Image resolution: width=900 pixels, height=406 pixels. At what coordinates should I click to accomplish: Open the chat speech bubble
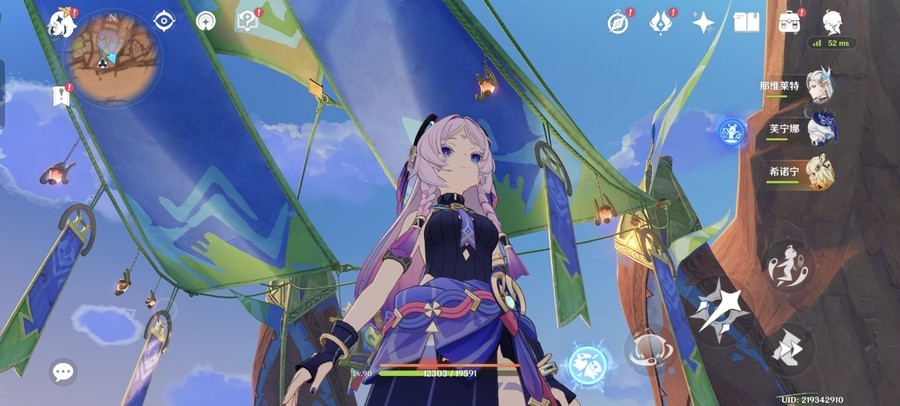click(x=63, y=373)
